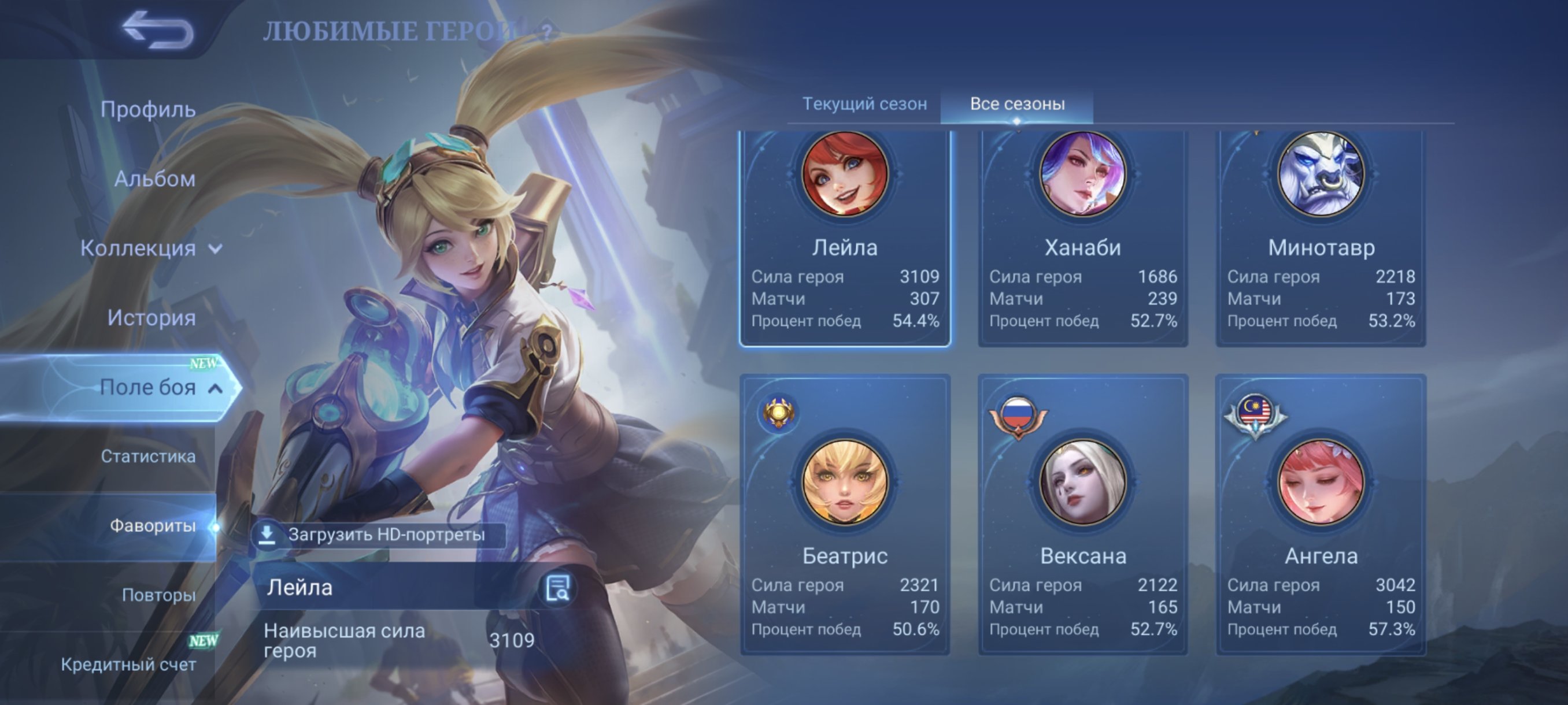Viewport: 1568px width, 705px height.
Task: Open Профиль from the sidebar
Action: pos(149,109)
